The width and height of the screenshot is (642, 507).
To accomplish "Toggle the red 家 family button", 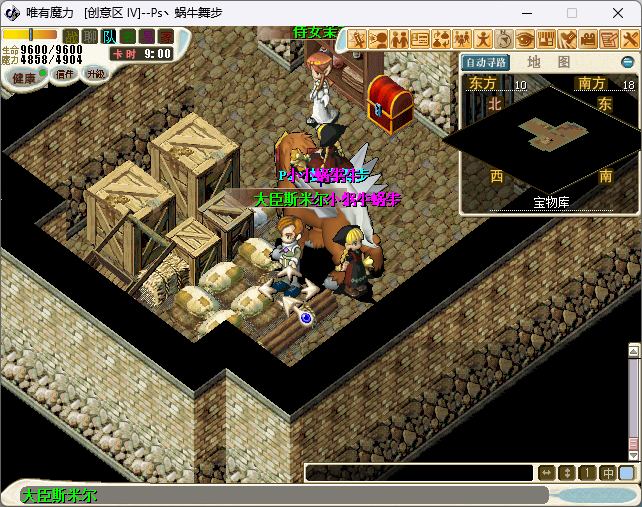I will coord(165,37).
